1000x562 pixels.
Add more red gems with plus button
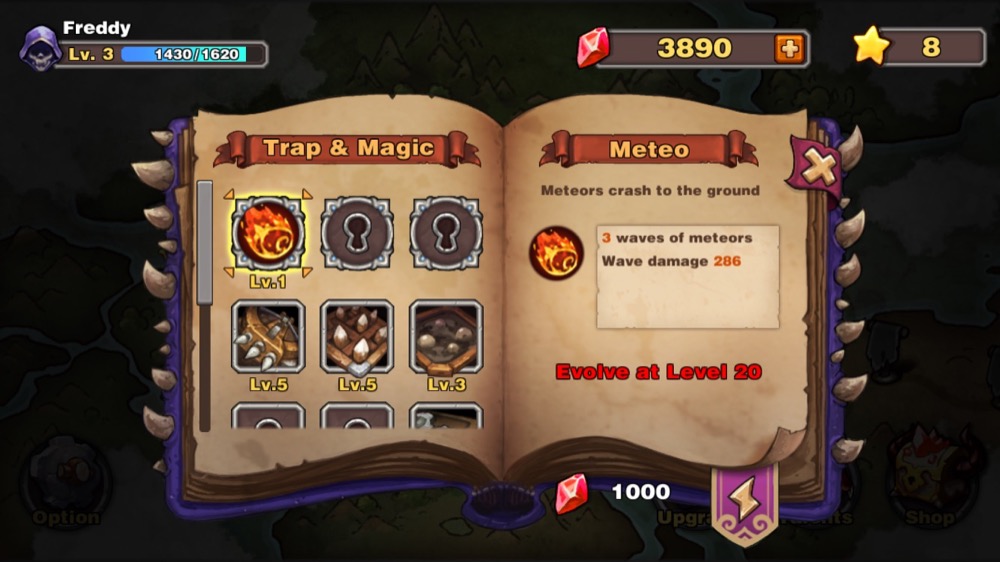tap(789, 48)
